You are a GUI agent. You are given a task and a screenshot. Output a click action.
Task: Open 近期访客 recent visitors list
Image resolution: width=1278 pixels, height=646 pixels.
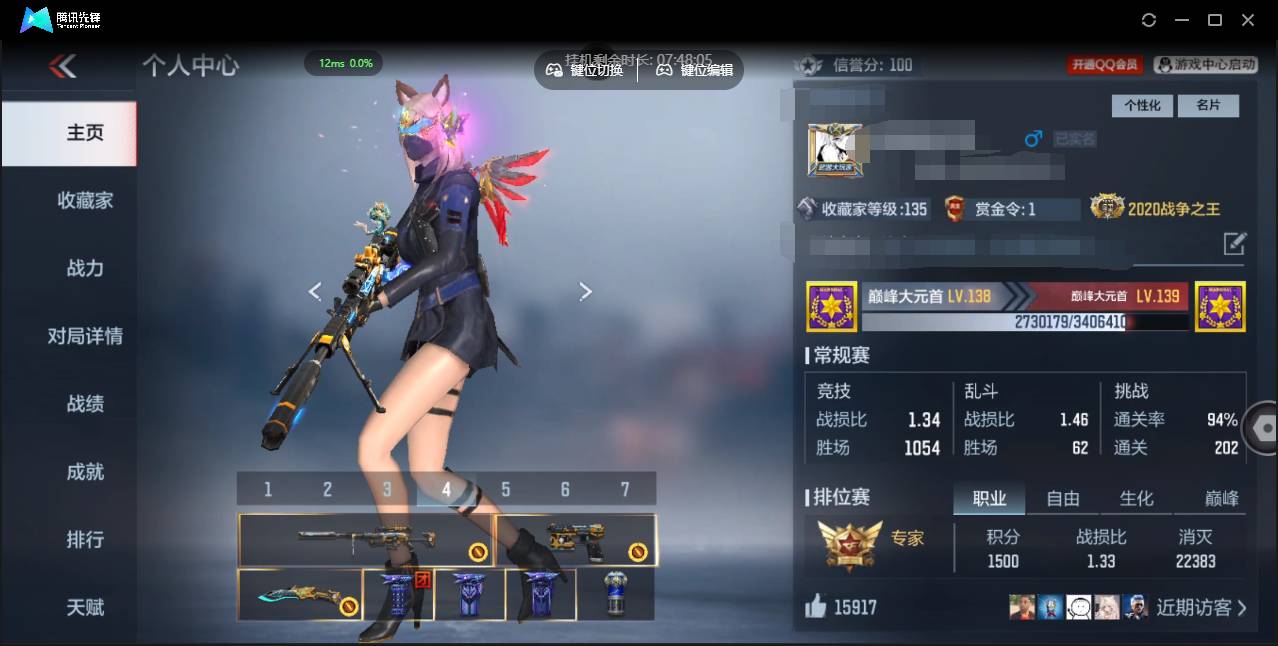pyautogui.click(x=1201, y=607)
